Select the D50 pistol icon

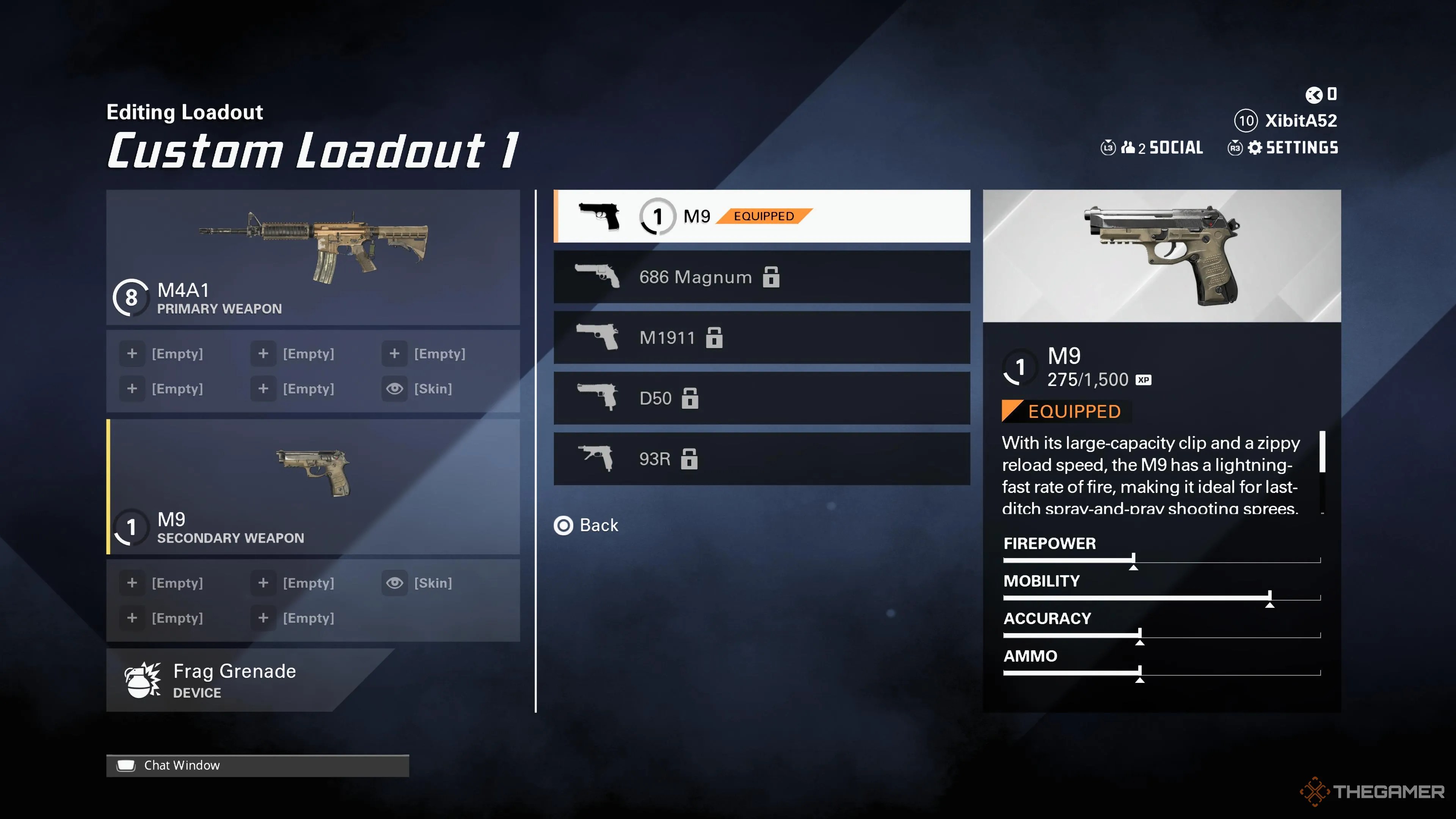pos(596,398)
